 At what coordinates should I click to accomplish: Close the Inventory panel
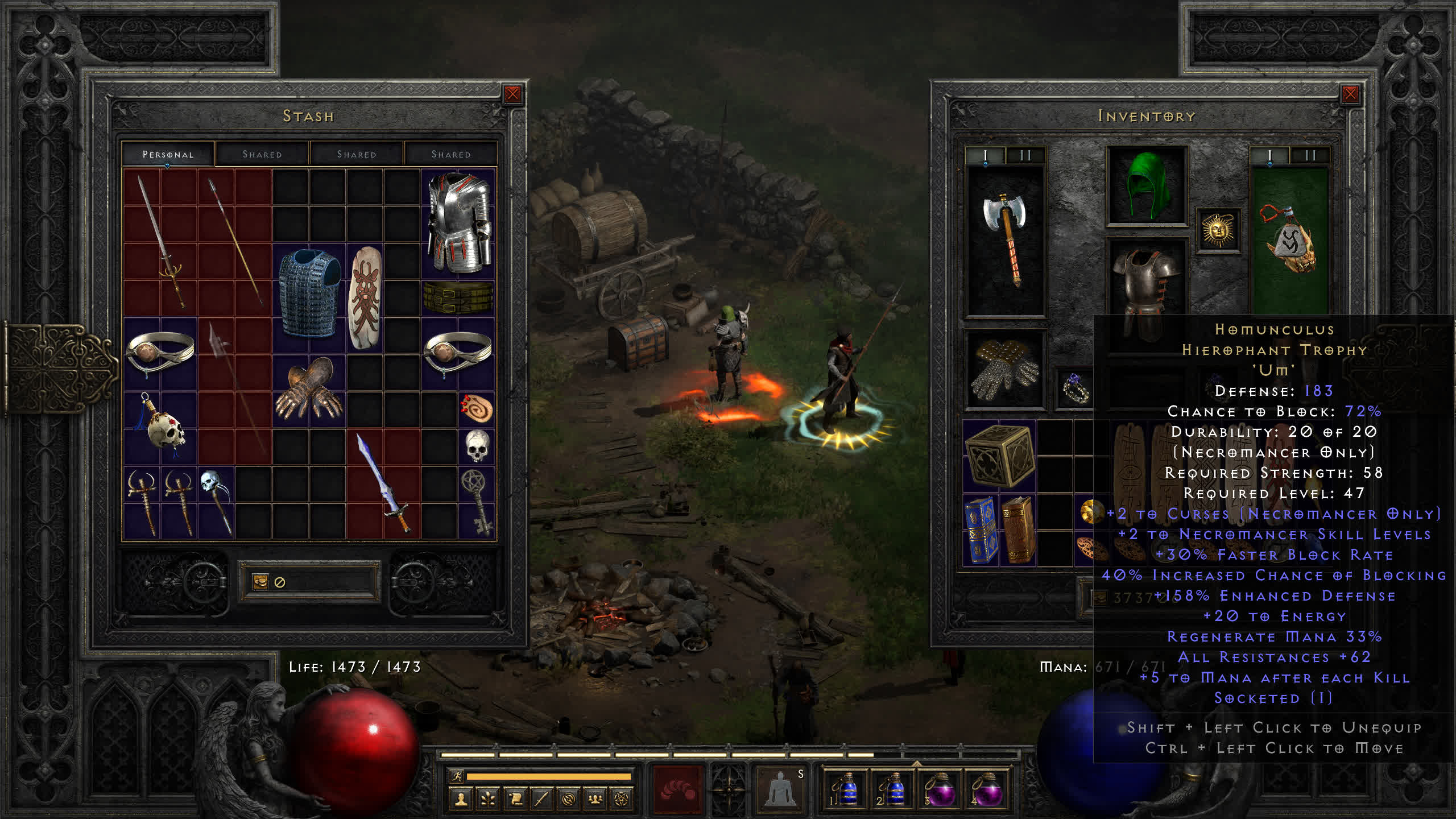coord(1350,94)
